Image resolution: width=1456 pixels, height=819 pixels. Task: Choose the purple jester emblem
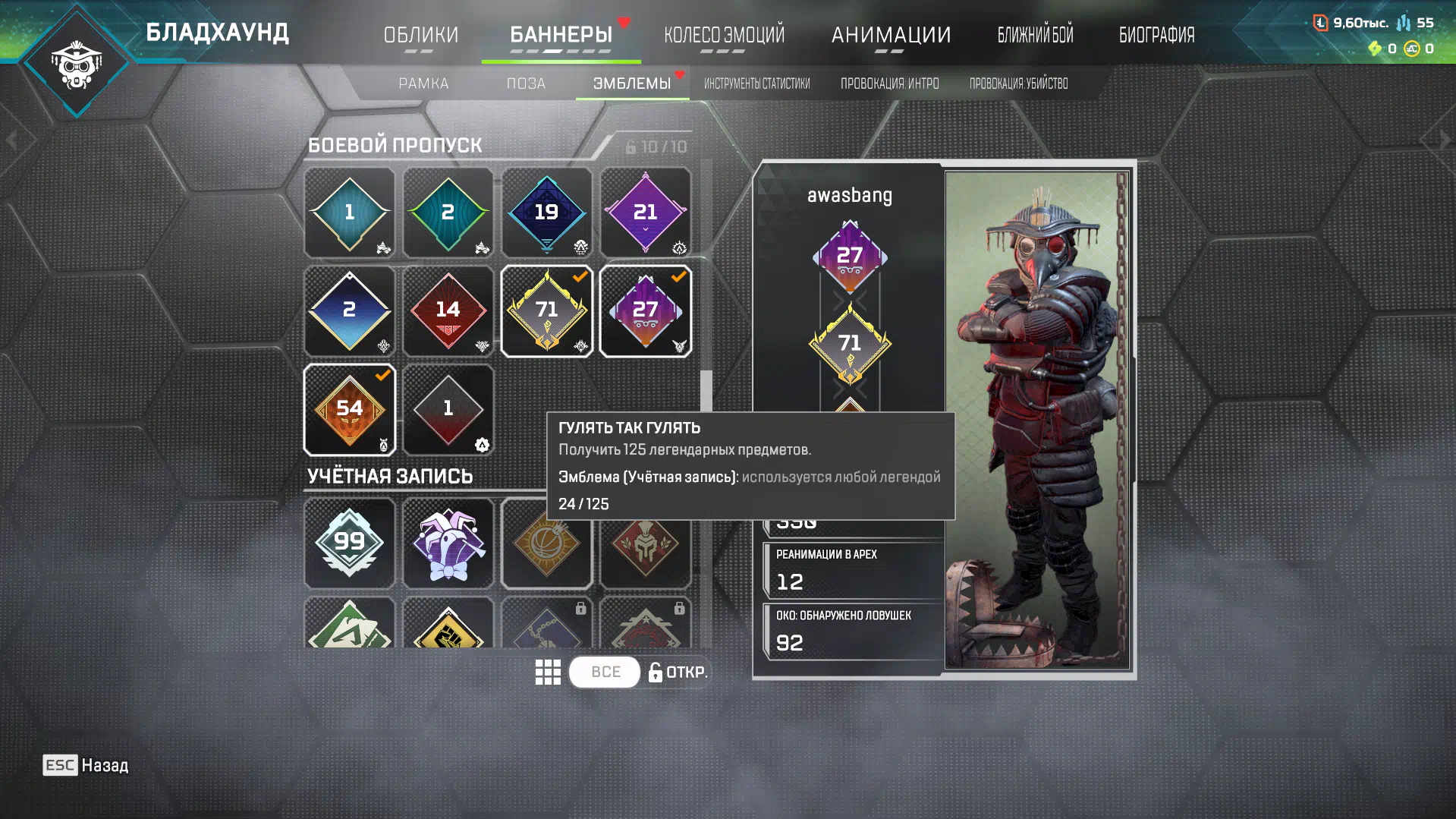pyautogui.click(x=448, y=543)
